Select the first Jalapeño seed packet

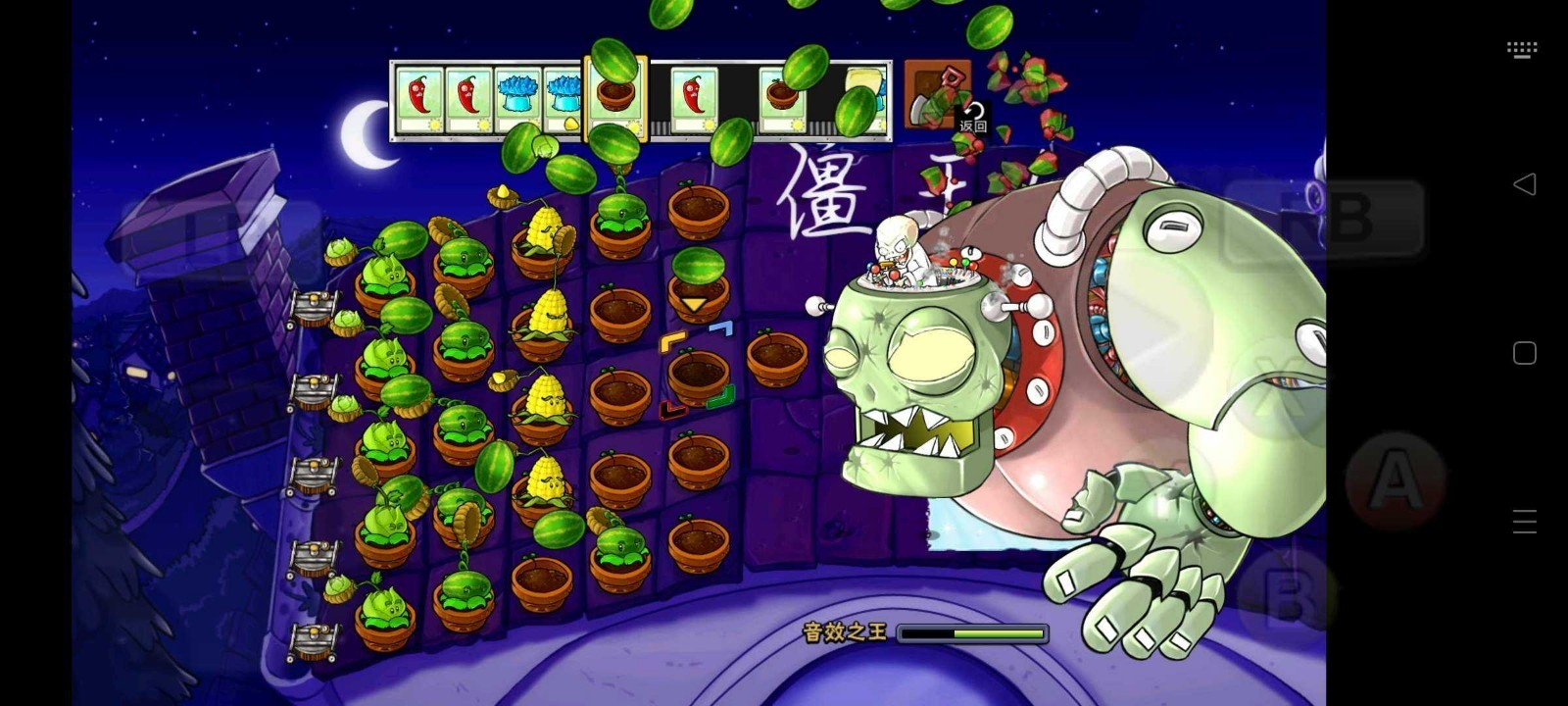418,98
